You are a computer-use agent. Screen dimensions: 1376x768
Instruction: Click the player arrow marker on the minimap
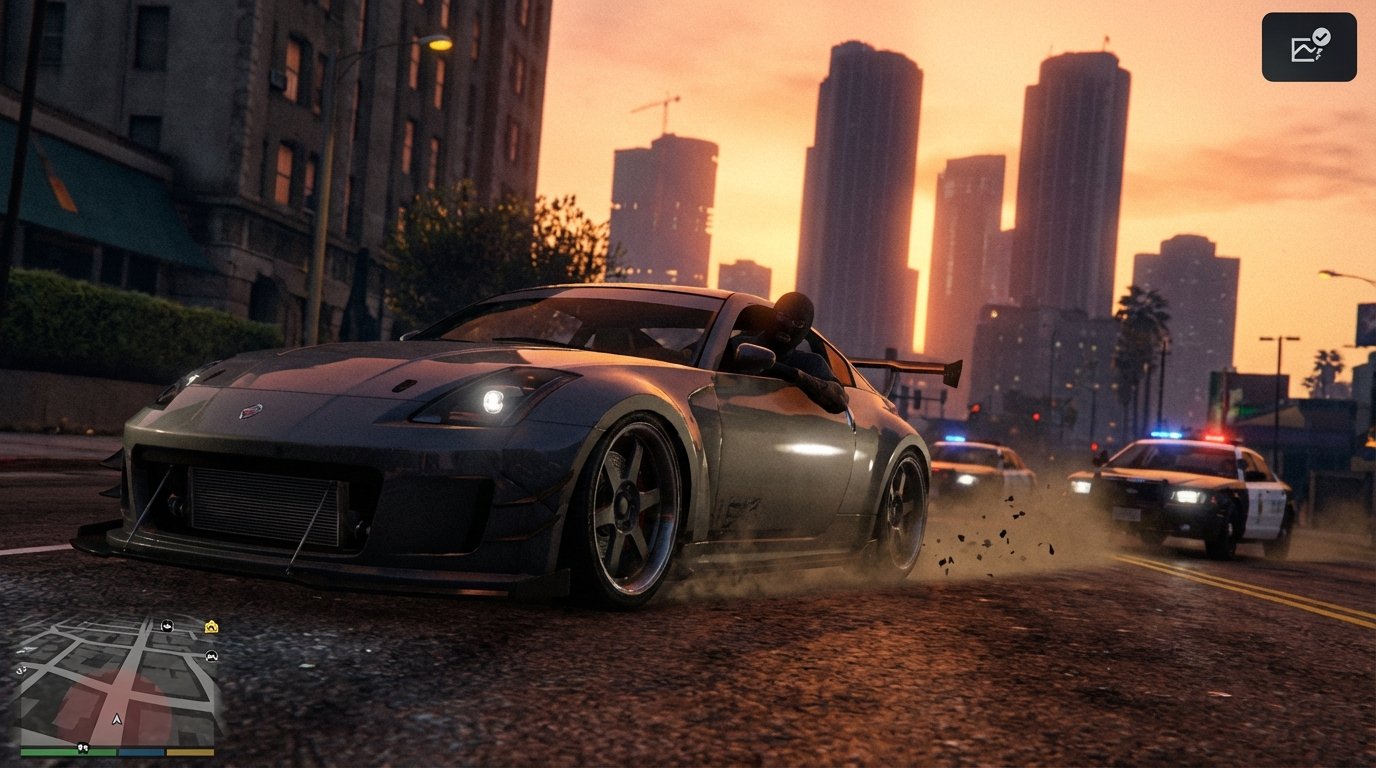click(x=117, y=719)
